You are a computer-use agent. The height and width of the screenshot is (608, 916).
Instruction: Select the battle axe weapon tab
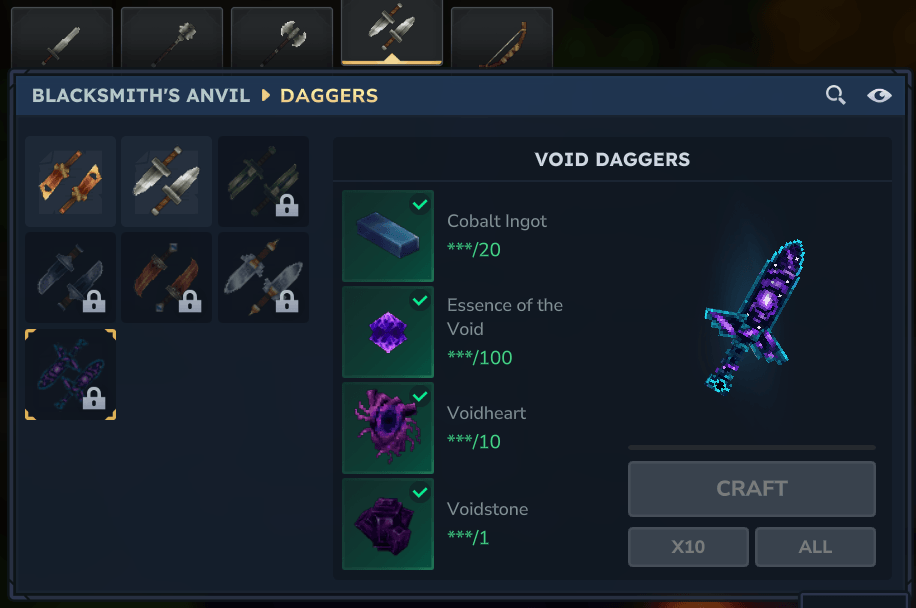[x=281, y=40]
